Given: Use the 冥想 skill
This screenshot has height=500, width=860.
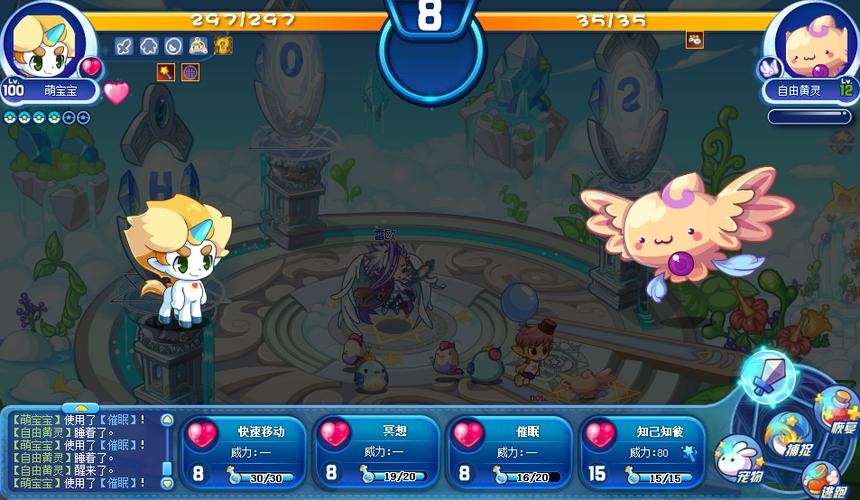Looking at the screenshot, I should (x=378, y=452).
